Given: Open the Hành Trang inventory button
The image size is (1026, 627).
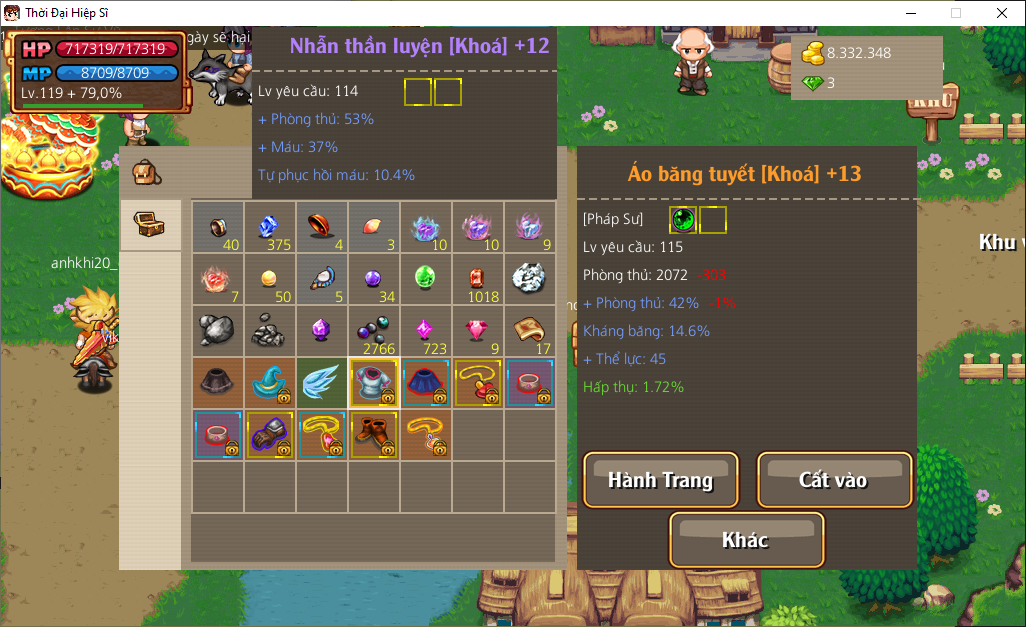Looking at the screenshot, I should 660,480.
